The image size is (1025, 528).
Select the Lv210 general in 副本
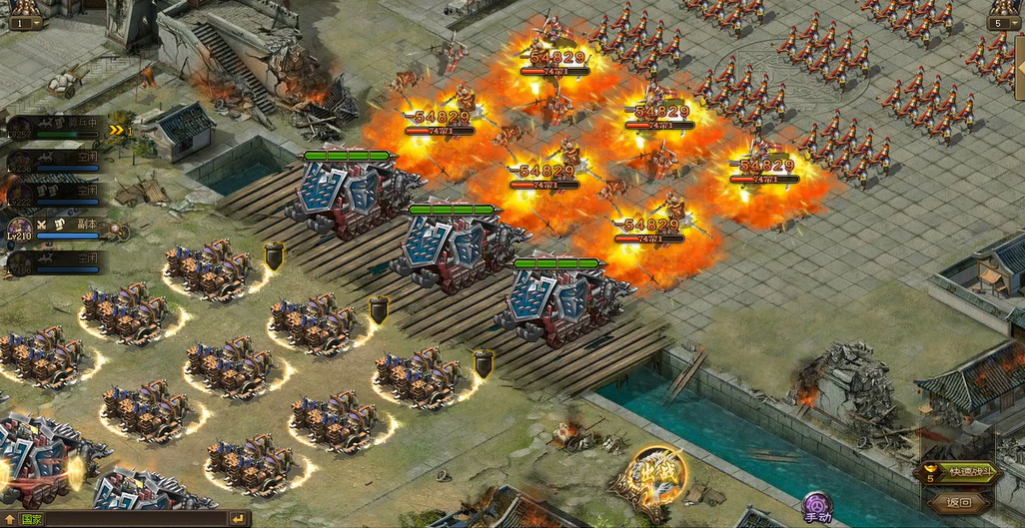point(54,228)
